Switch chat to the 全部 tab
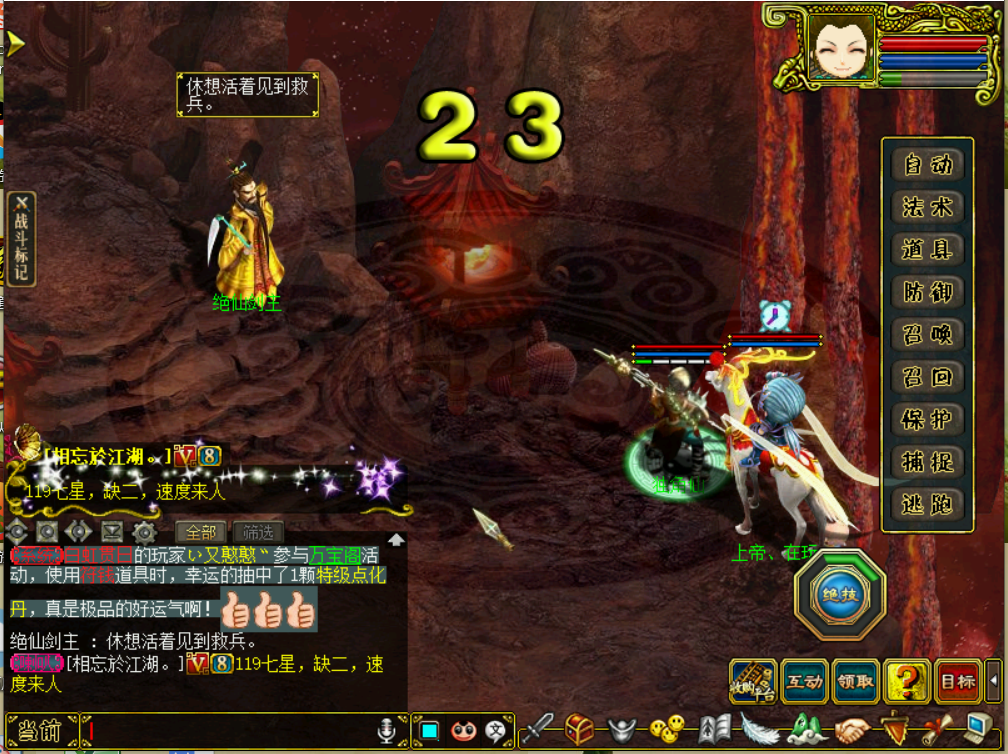 click(x=200, y=532)
